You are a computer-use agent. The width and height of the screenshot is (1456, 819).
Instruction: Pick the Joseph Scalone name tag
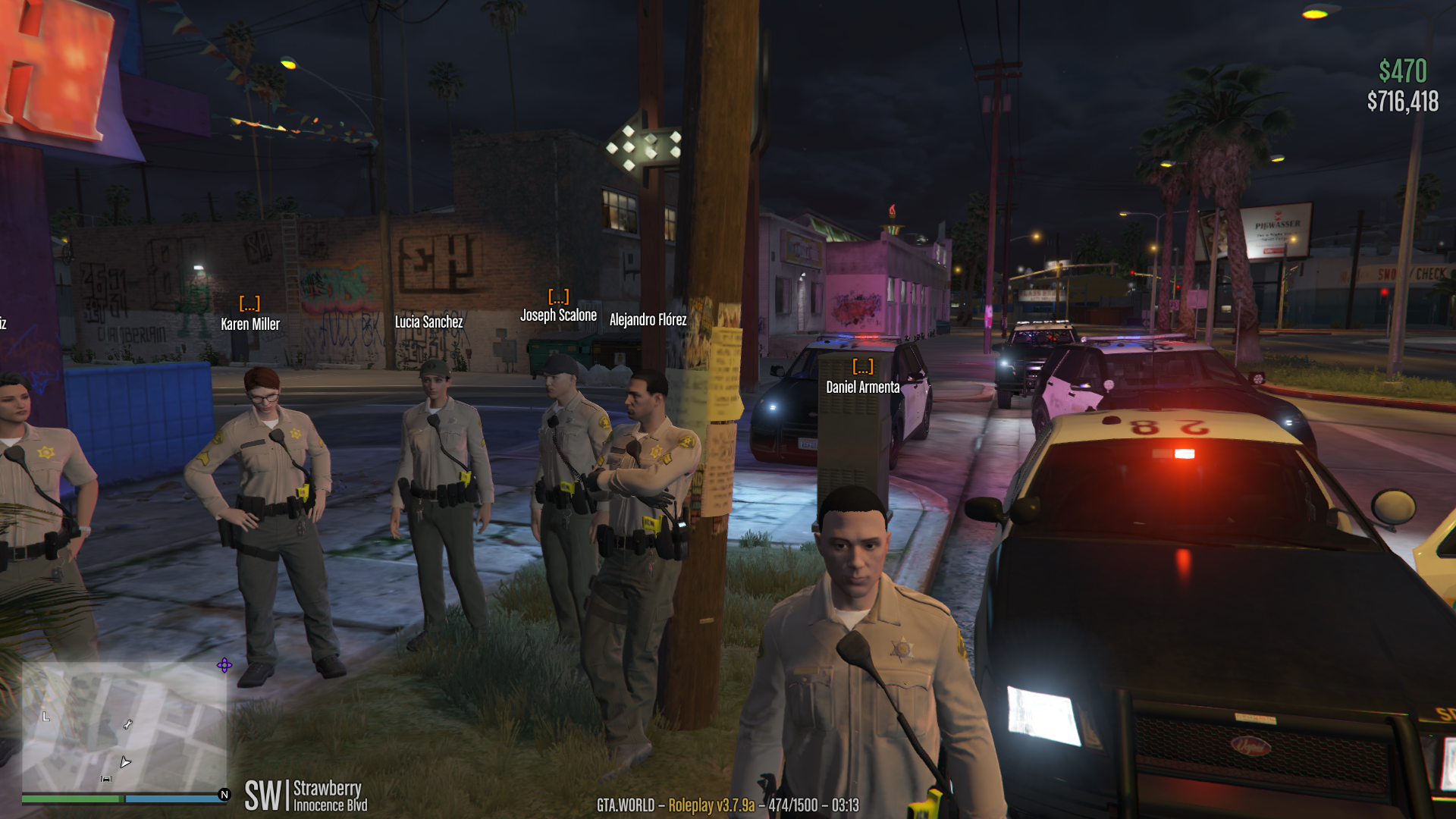pyautogui.click(x=558, y=315)
